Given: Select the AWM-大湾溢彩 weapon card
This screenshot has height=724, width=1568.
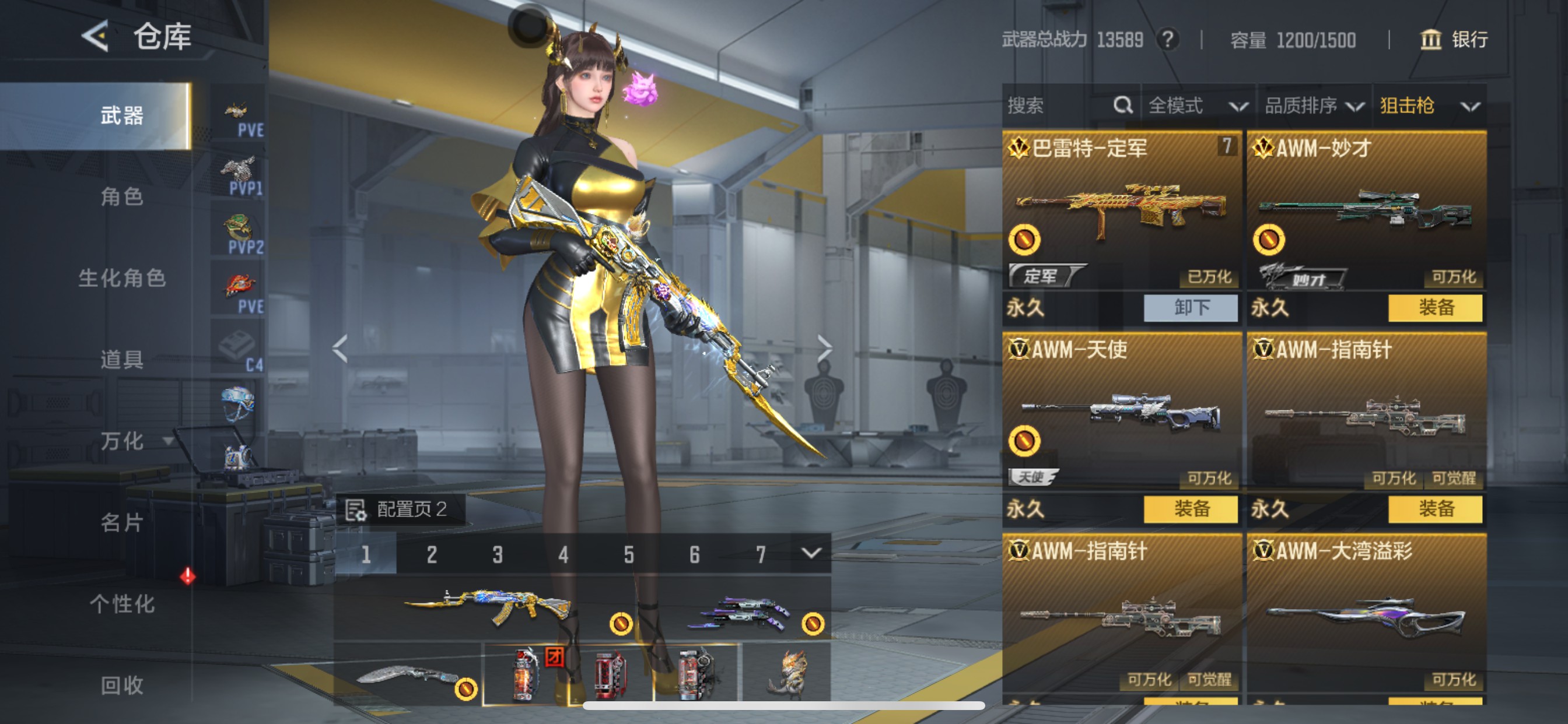Looking at the screenshot, I should [x=1366, y=614].
